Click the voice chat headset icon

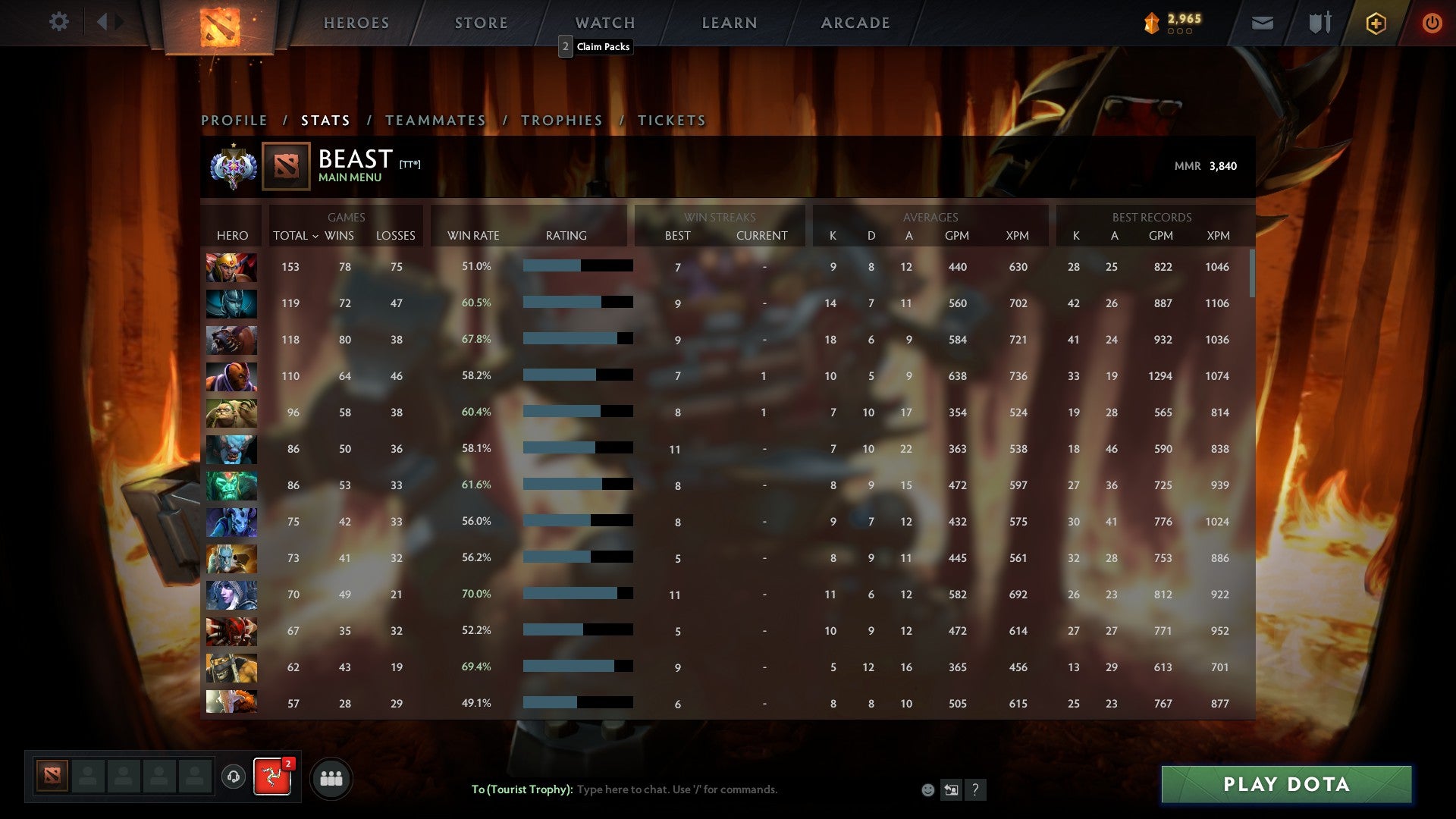233,777
